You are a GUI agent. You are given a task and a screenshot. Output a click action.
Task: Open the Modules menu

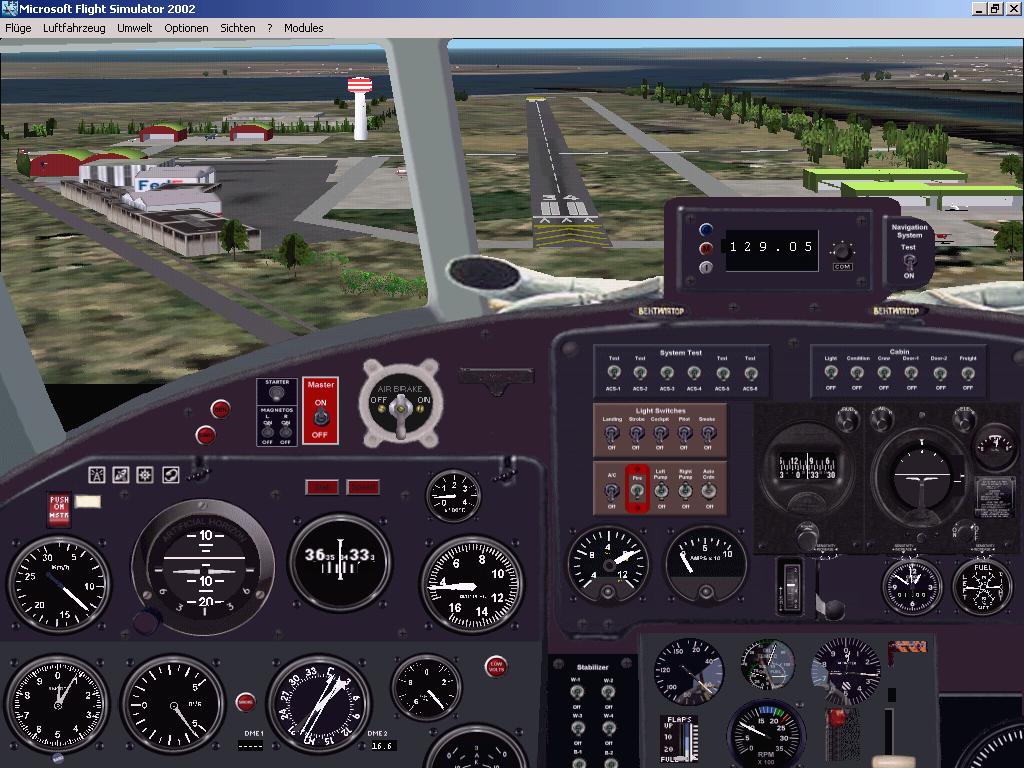[304, 28]
